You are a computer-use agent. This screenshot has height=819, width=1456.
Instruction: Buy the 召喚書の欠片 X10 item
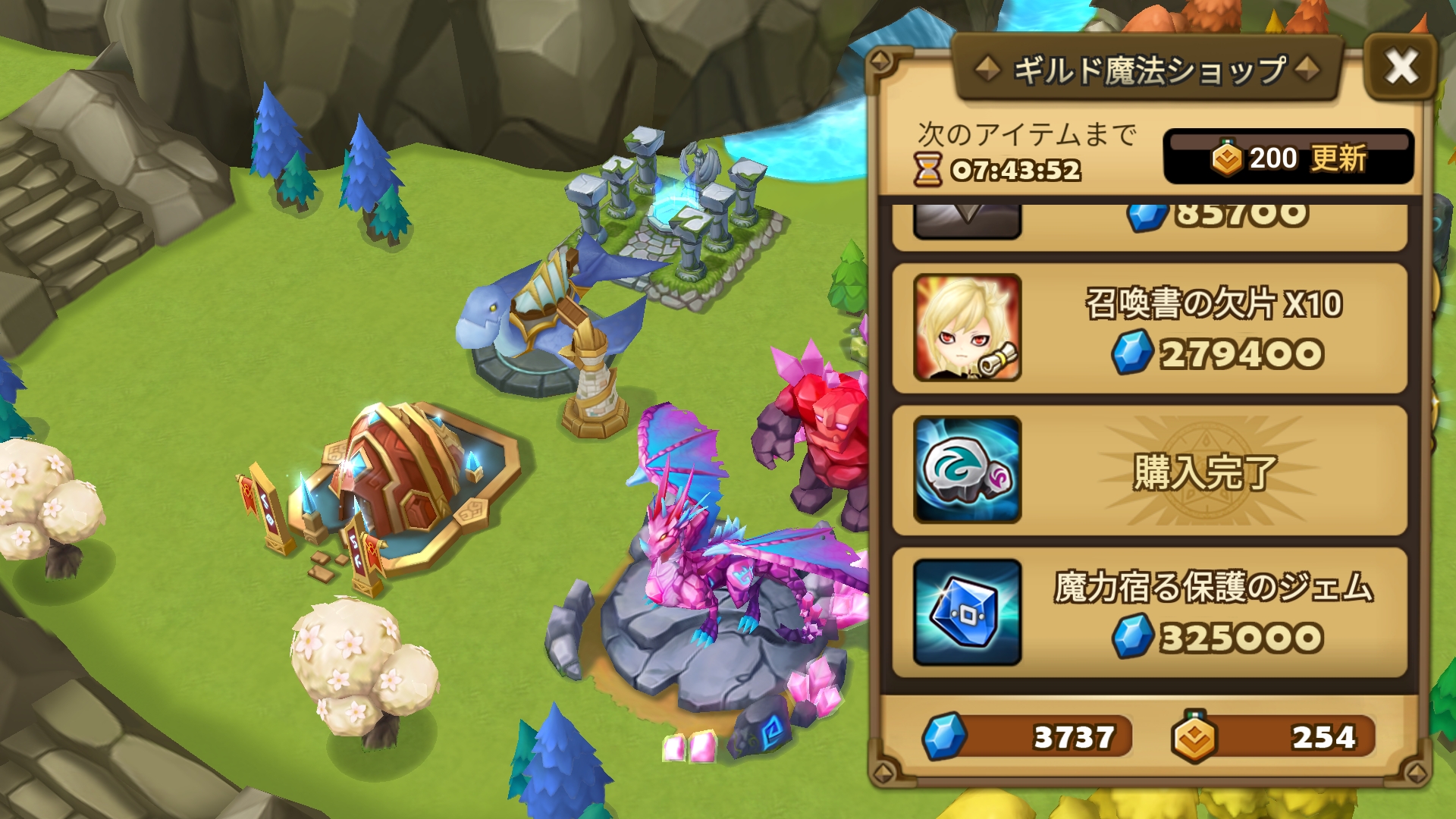(x=1212, y=328)
